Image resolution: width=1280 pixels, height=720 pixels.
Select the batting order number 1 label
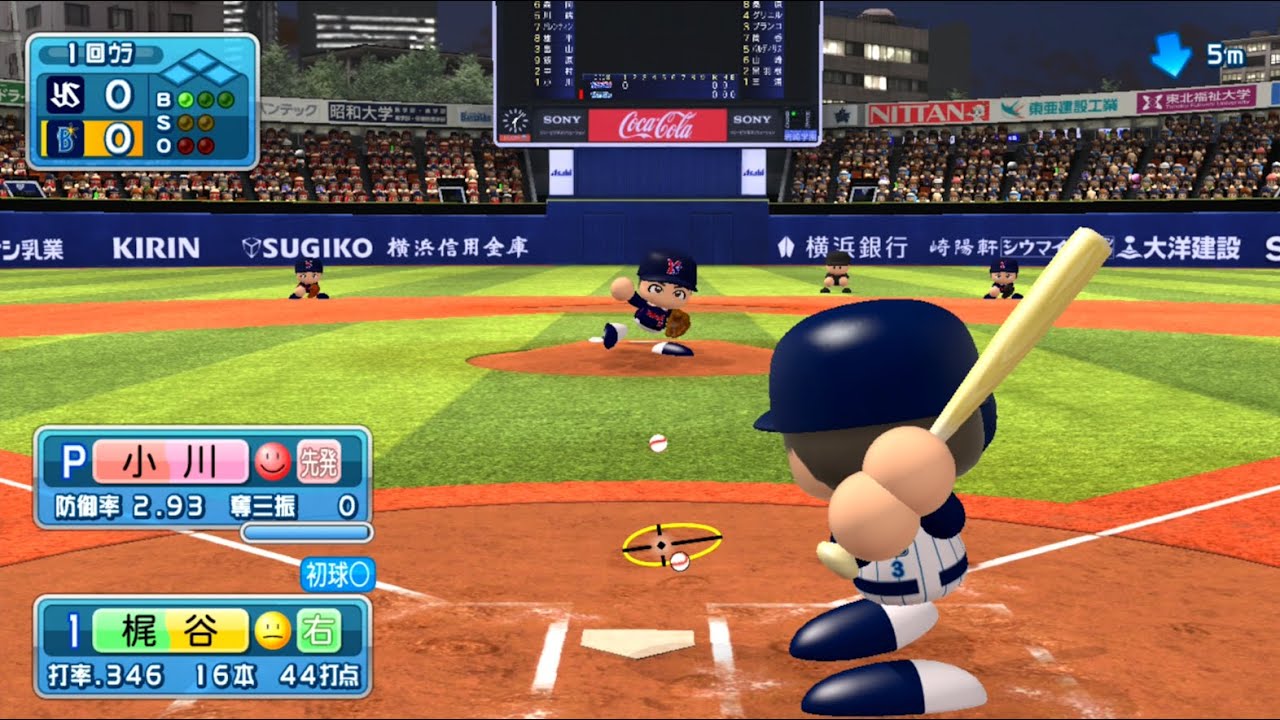coord(73,629)
